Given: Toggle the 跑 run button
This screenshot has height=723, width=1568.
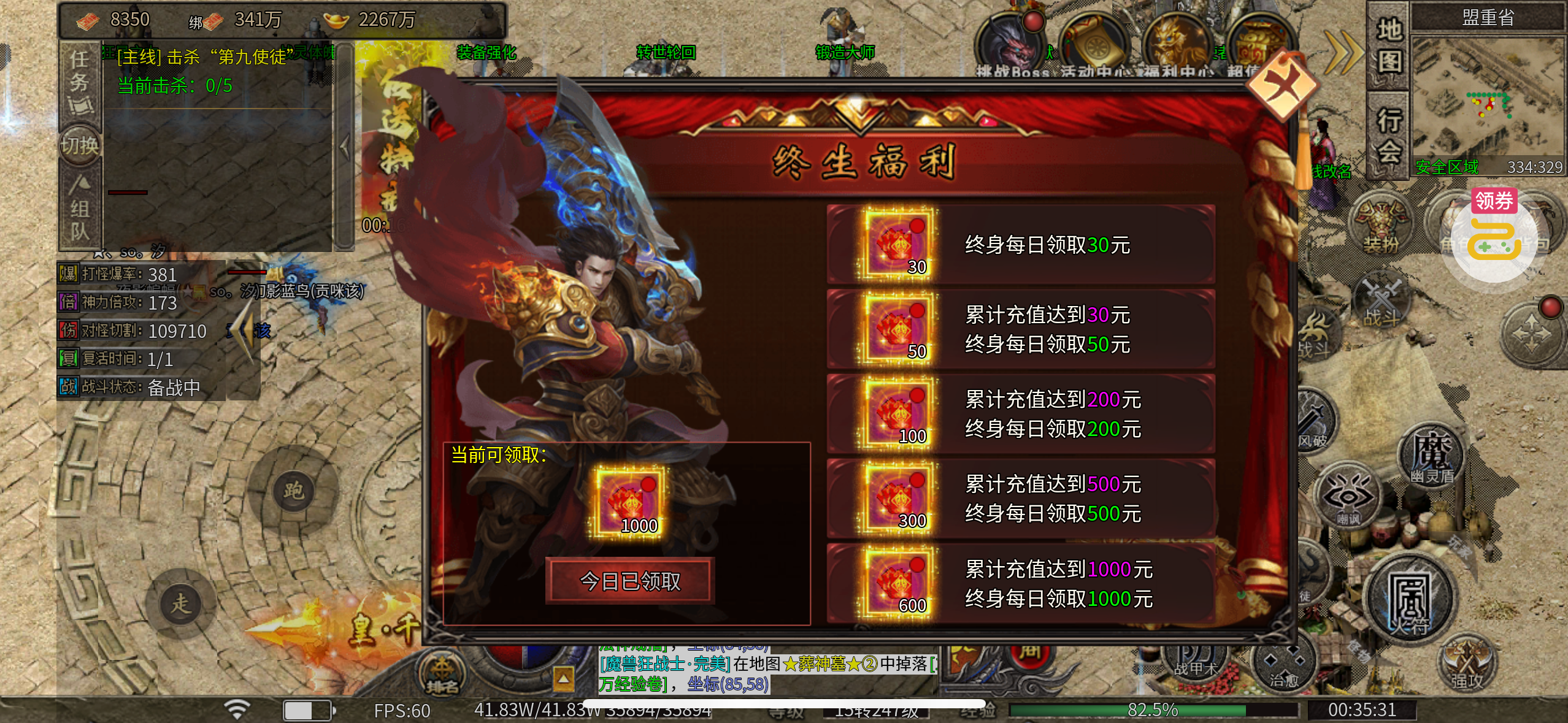Looking at the screenshot, I should pos(293,491).
